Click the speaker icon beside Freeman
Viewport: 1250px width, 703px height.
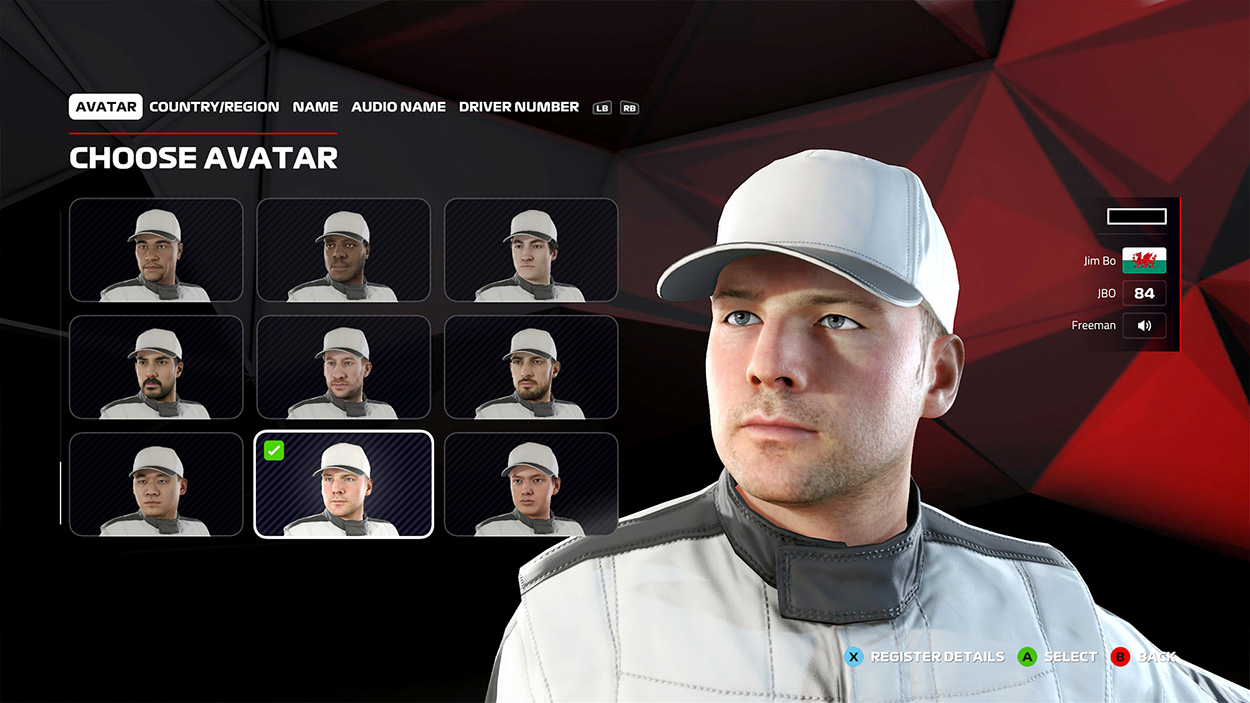click(1144, 325)
